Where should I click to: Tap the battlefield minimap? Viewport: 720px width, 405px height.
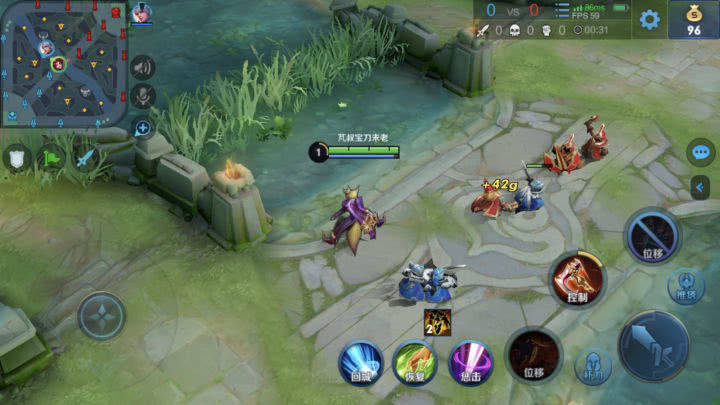pos(62,62)
